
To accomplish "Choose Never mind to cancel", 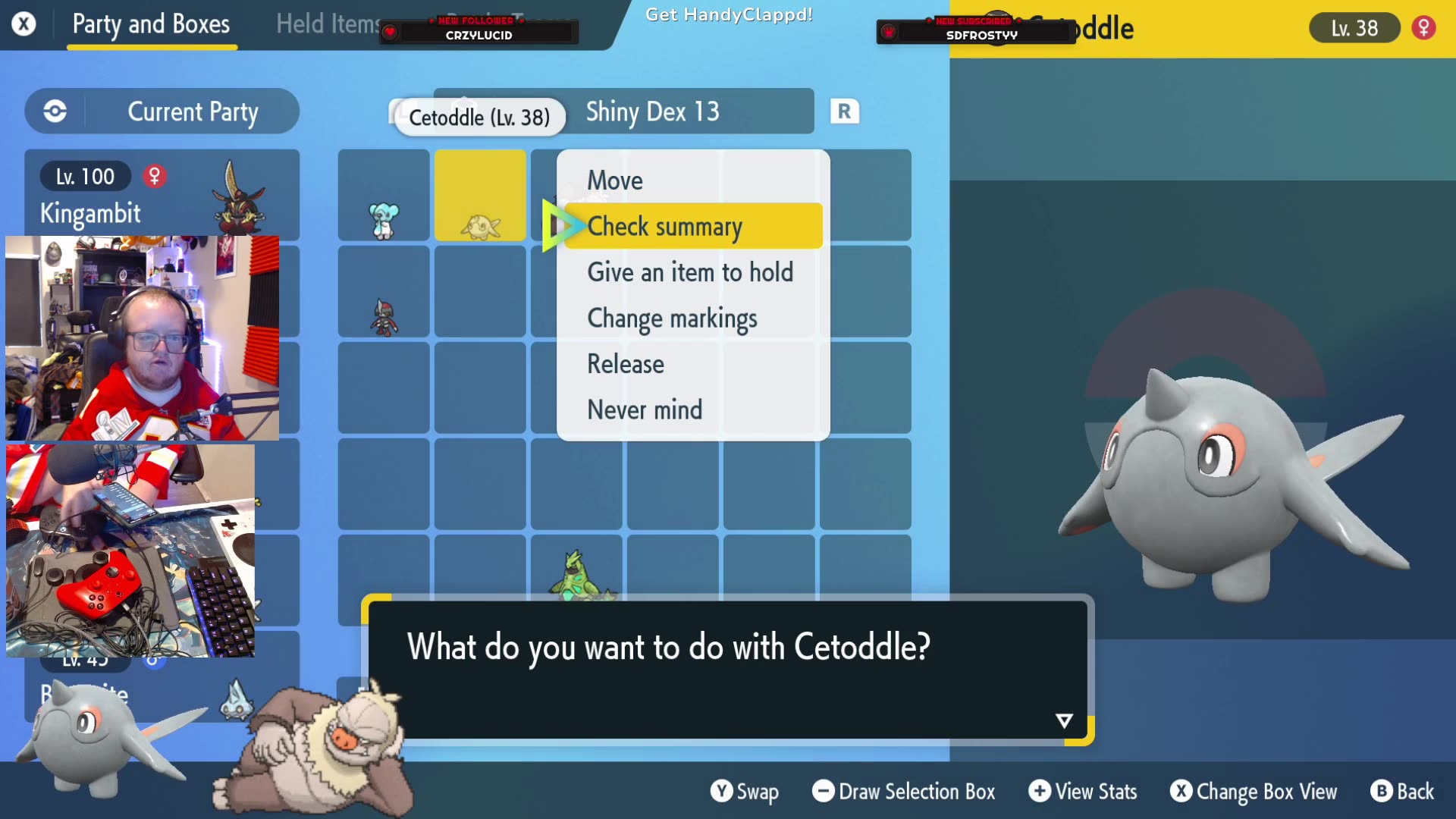I will pos(645,409).
